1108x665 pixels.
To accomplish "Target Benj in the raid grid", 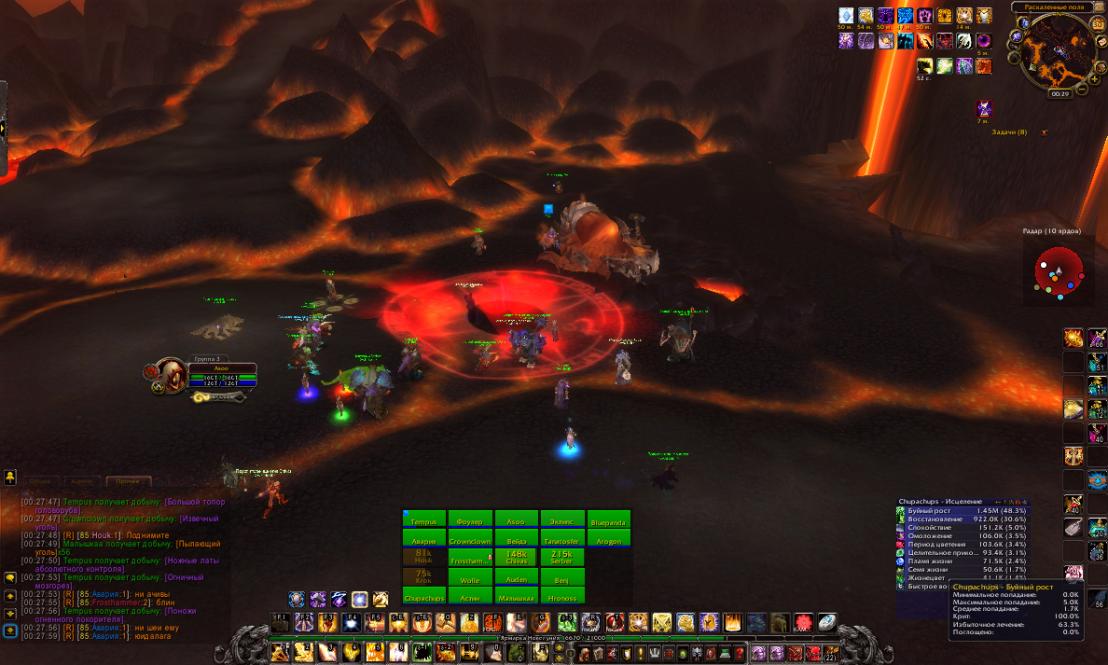I will click(562, 577).
